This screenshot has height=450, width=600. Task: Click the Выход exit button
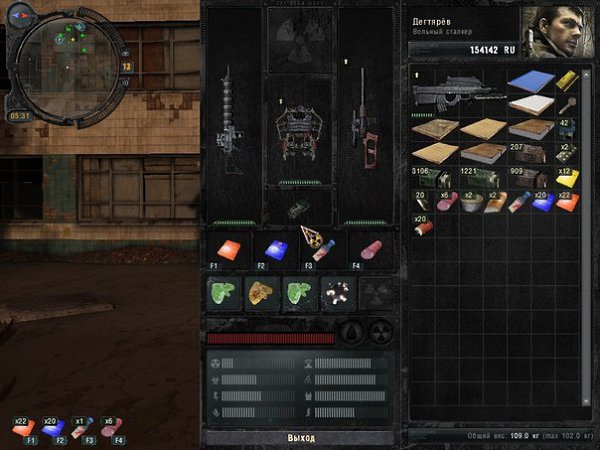301,438
